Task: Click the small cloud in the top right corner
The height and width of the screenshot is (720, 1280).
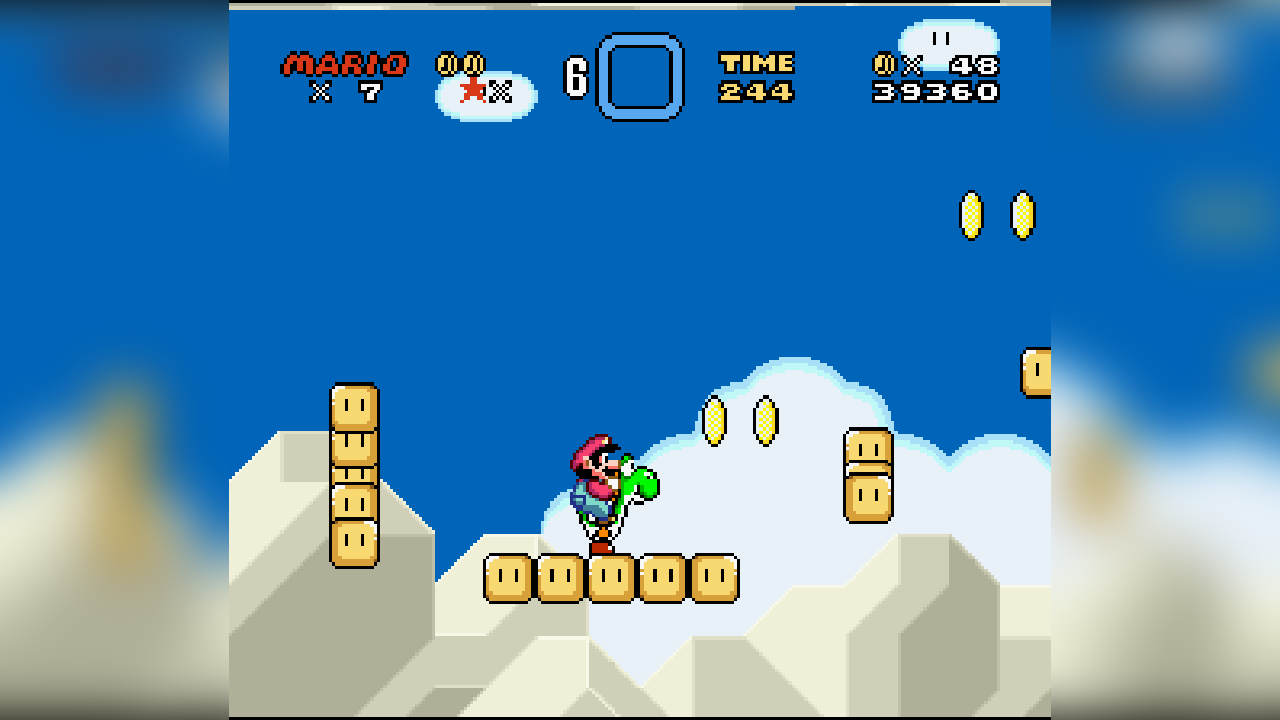Action: 948,42
